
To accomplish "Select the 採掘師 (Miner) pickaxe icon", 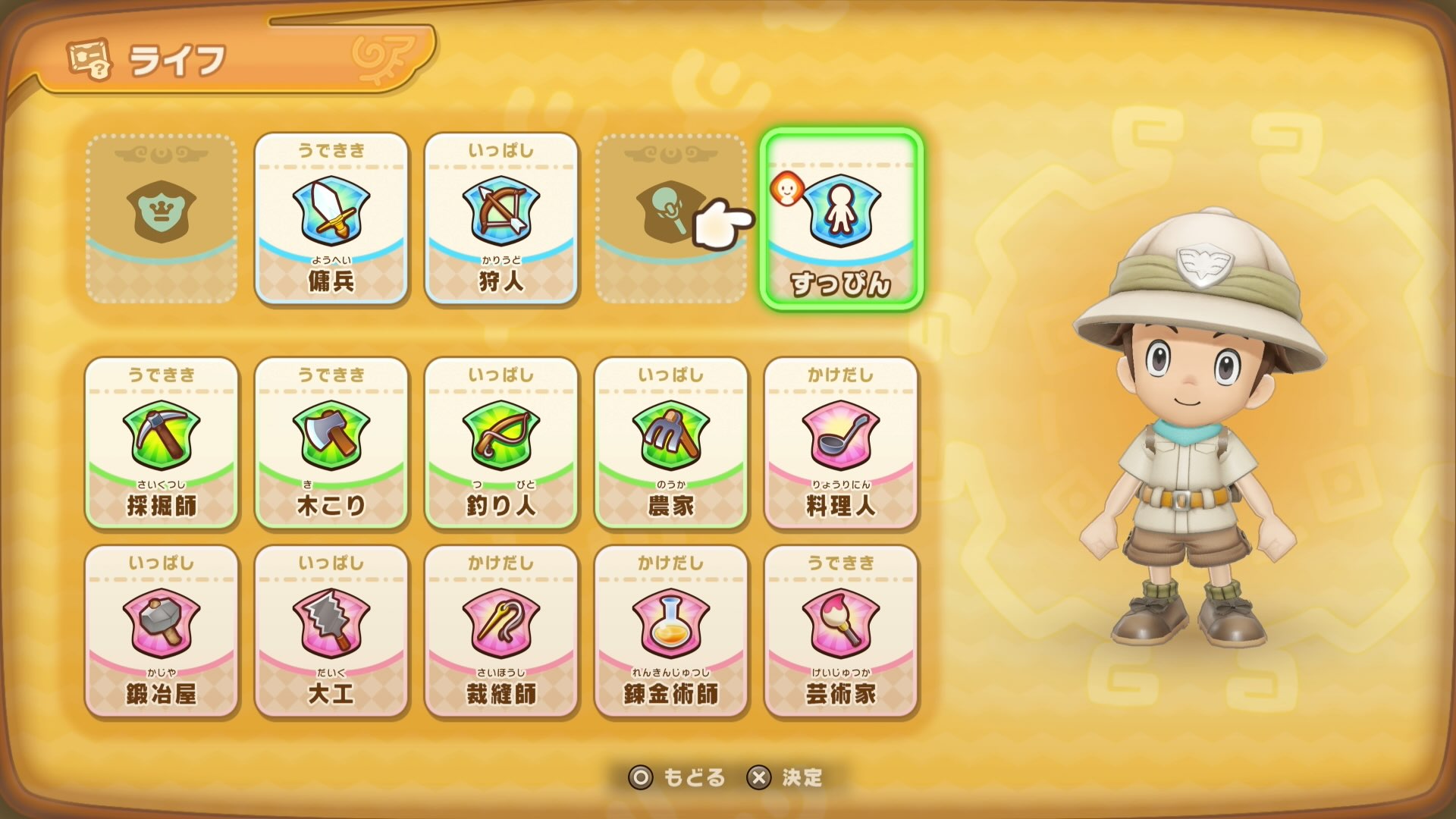I will coord(162,440).
